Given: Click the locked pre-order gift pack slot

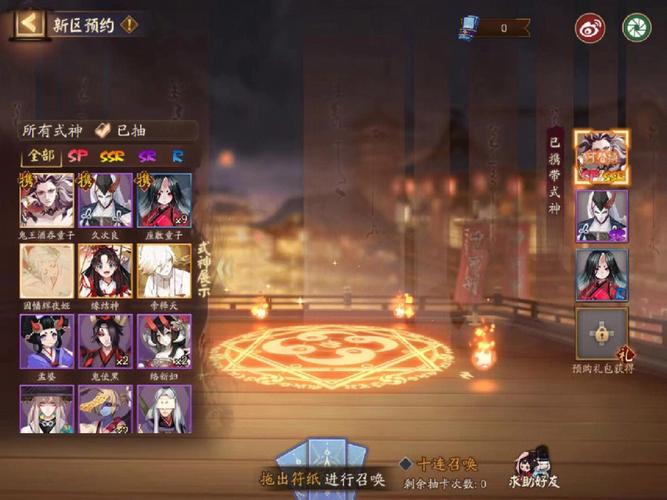Looking at the screenshot, I should point(601,338).
